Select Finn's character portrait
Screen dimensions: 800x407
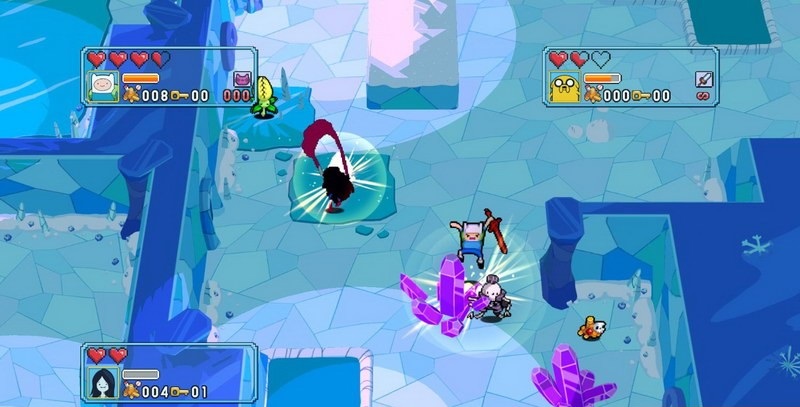[103, 87]
